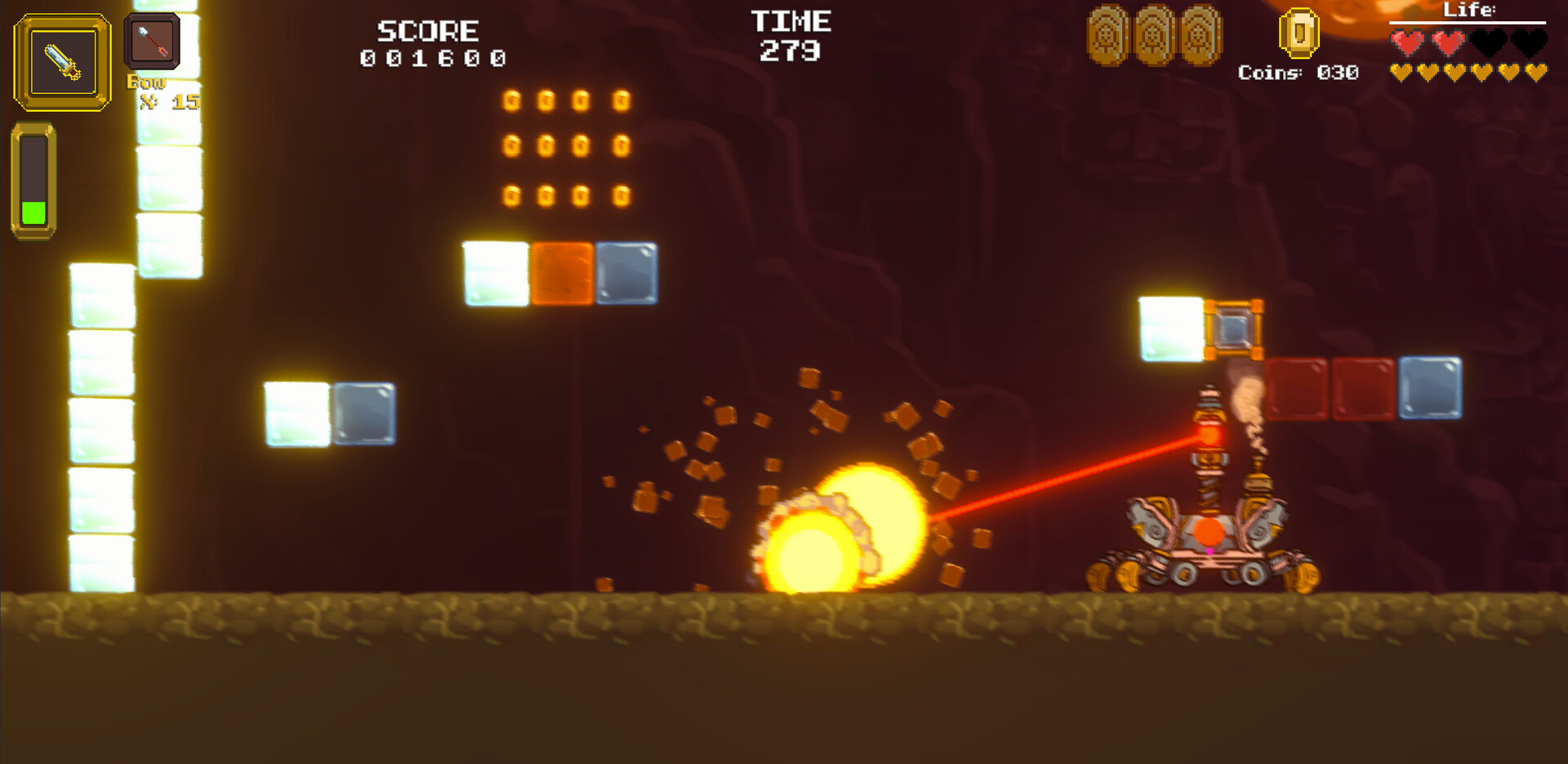This screenshot has height=764, width=1568.
Task: Click the first gold heart in the lower row
Action: pyautogui.click(x=1401, y=73)
